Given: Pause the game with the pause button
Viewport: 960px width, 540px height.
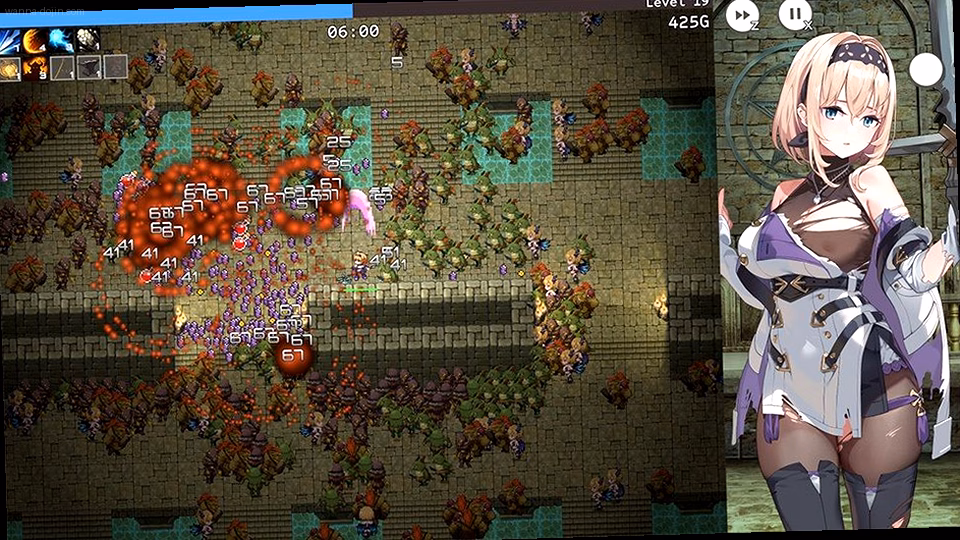Looking at the screenshot, I should click(x=795, y=14).
